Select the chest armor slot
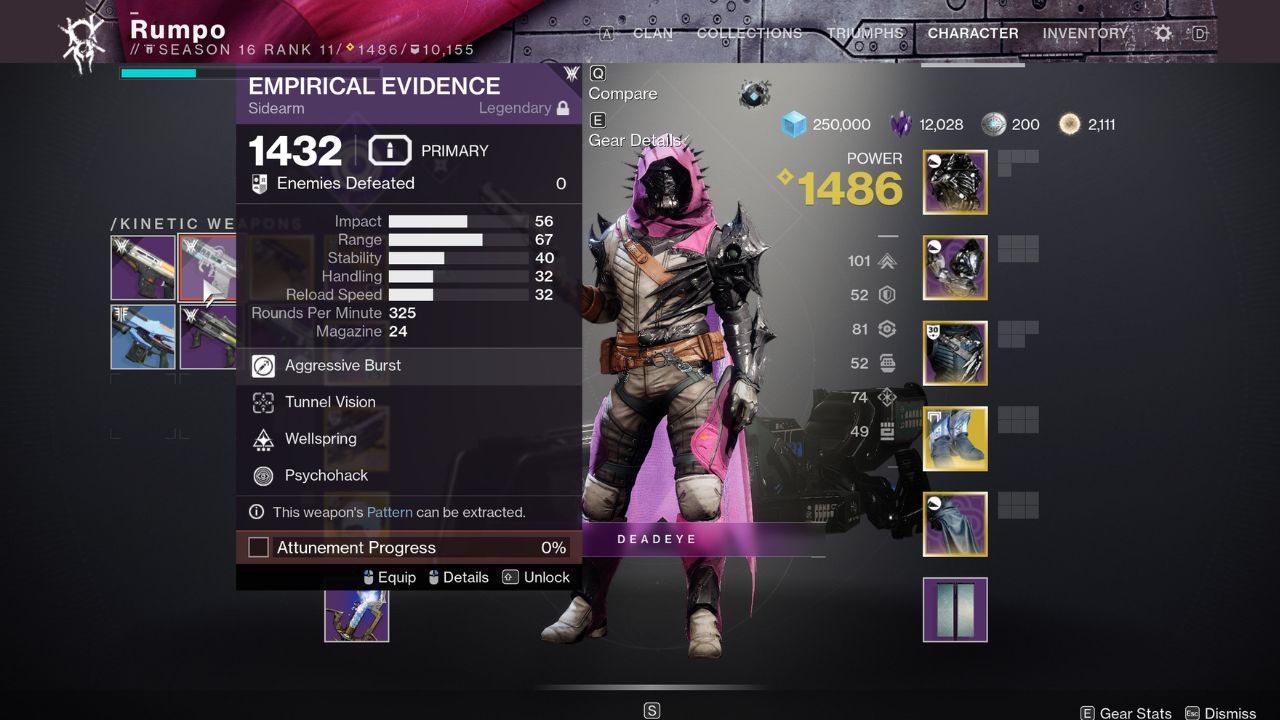The image size is (1280, 720). click(x=955, y=353)
